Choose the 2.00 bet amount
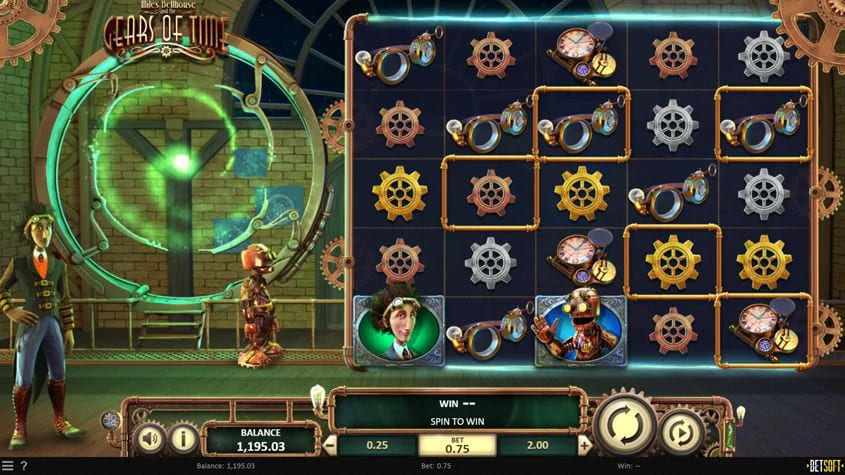The image size is (845, 475). coord(536,444)
